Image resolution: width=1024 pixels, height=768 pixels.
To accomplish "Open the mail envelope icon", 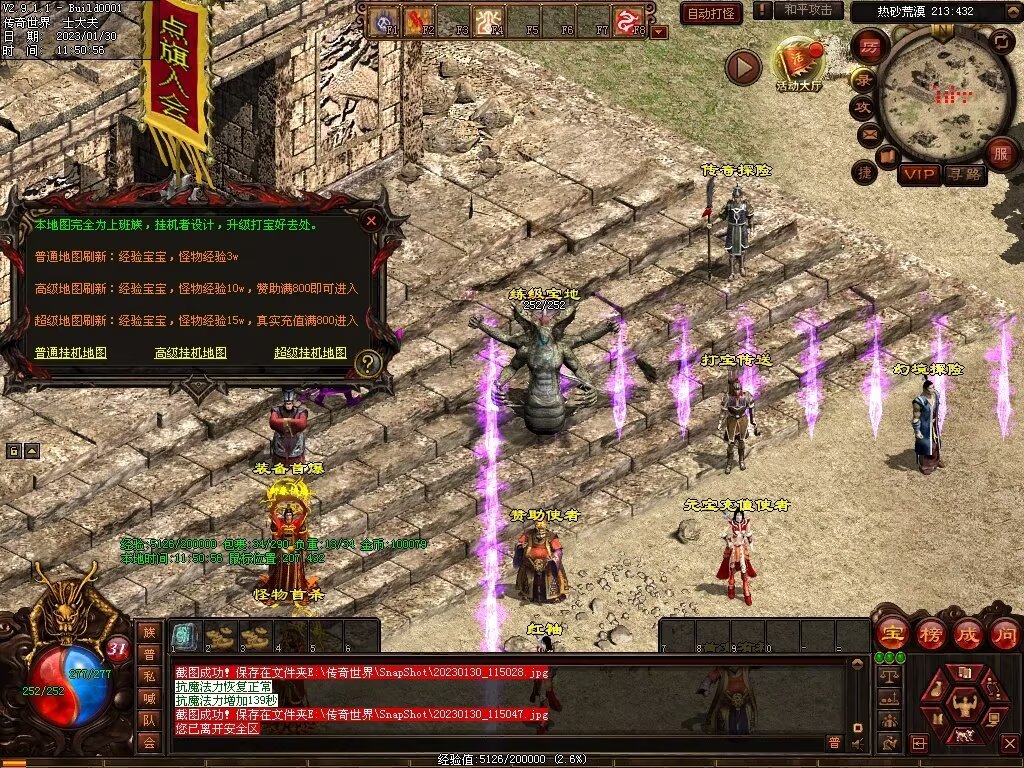I will pyautogui.click(x=867, y=133).
